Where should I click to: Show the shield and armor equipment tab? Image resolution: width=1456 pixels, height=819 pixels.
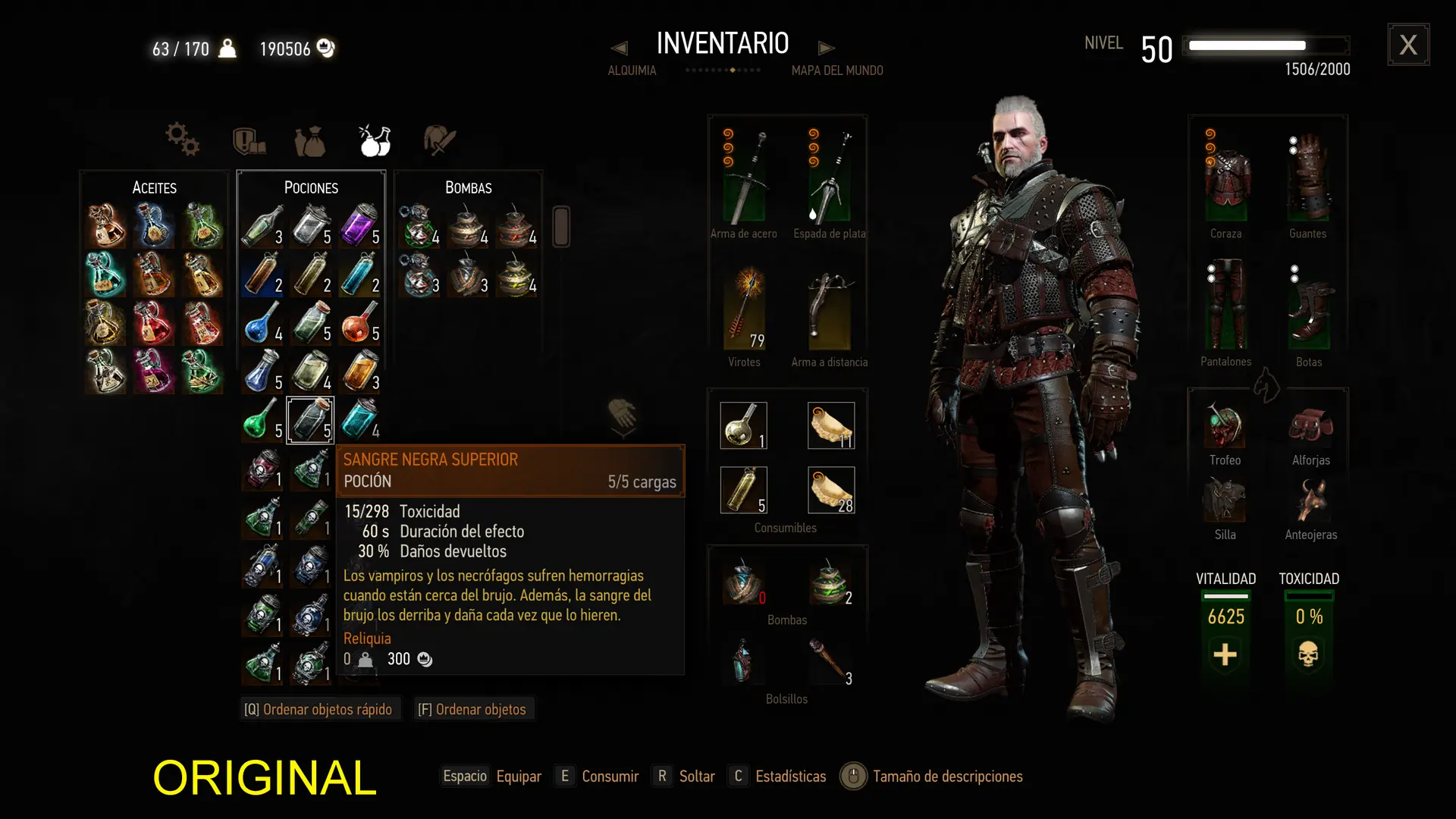click(x=248, y=141)
